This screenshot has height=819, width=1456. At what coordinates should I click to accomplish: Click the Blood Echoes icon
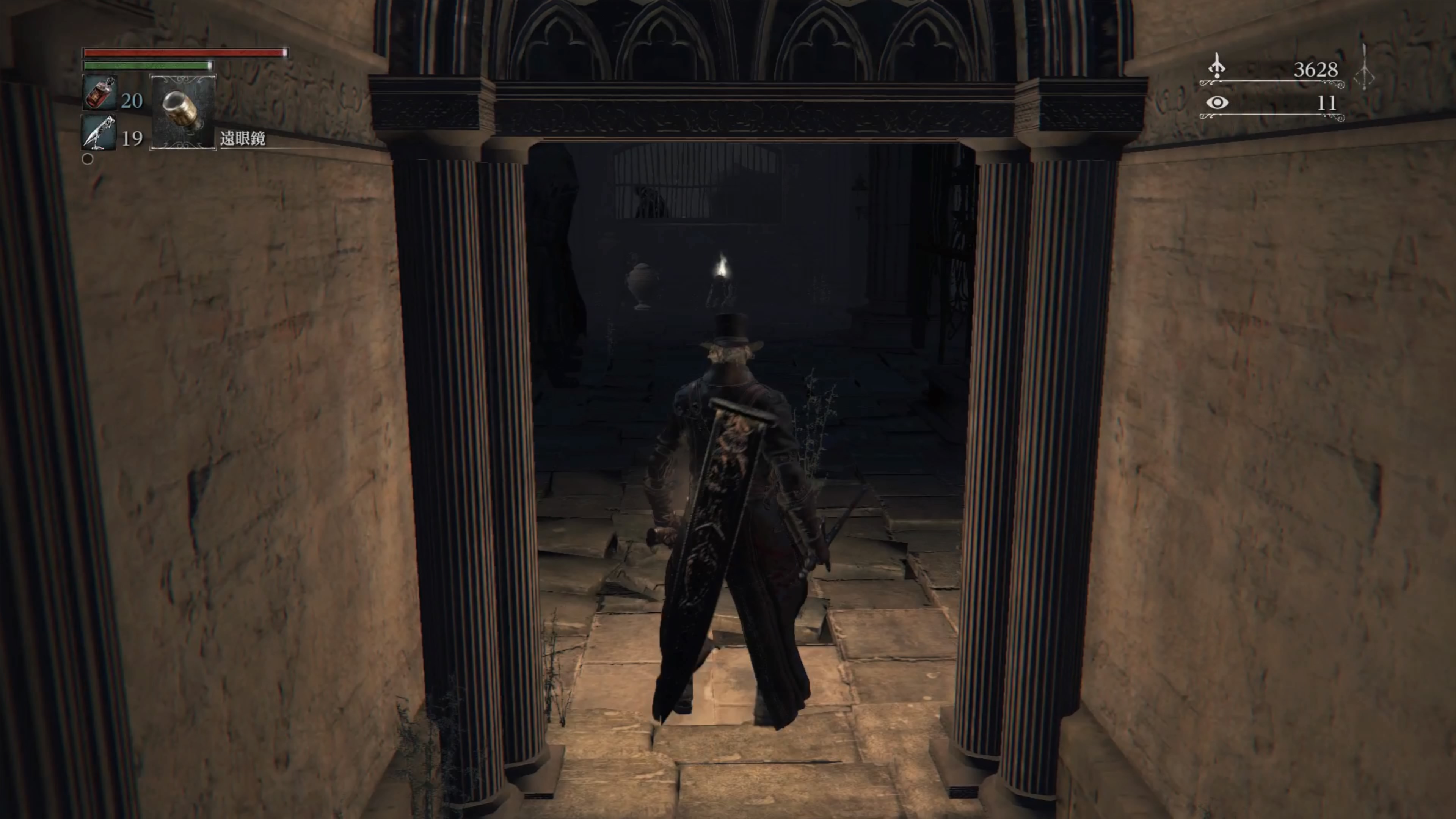[1216, 67]
